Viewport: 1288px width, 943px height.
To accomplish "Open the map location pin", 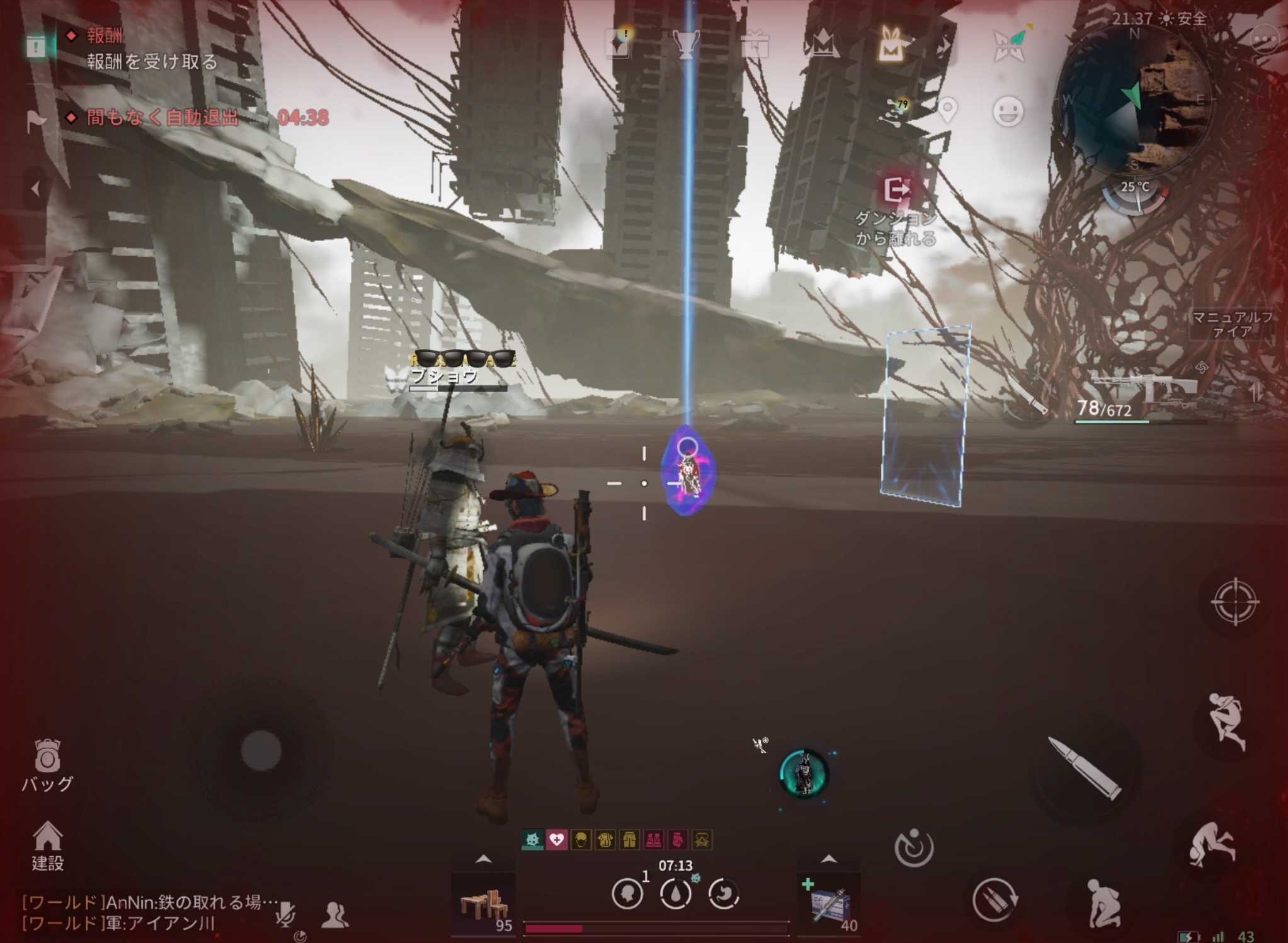I will tap(947, 111).
